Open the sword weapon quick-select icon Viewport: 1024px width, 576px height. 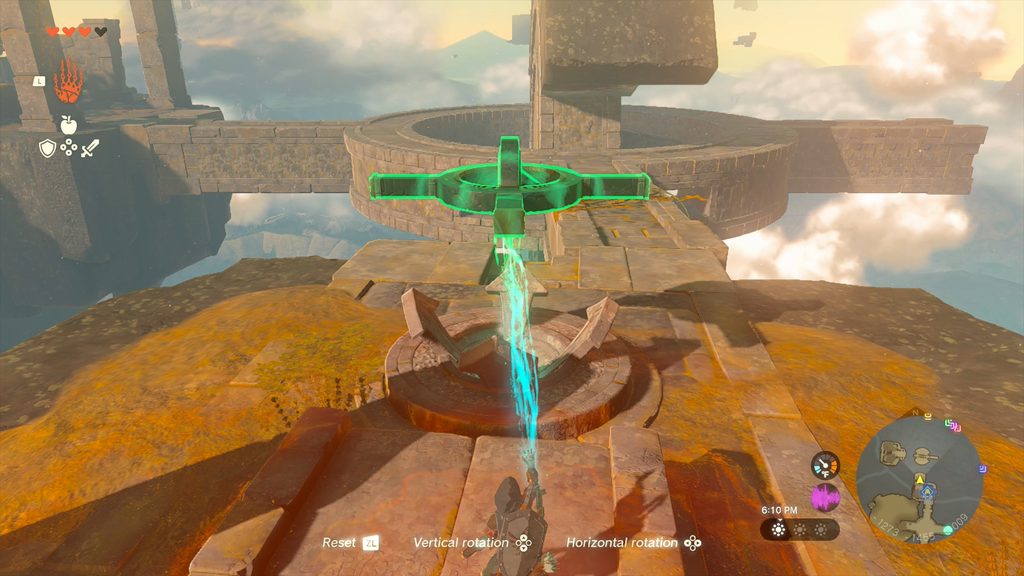pyautogui.click(x=90, y=149)
